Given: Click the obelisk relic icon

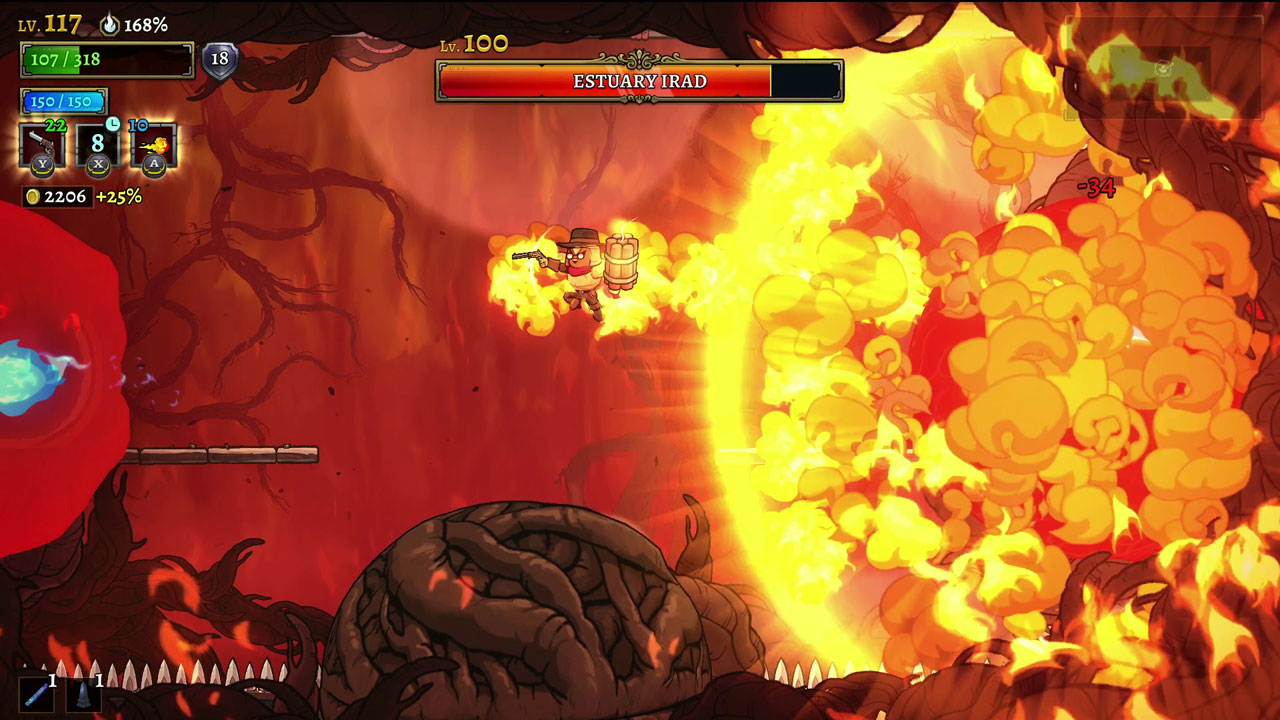Looking at the screenshot, I should pos(83,694).
